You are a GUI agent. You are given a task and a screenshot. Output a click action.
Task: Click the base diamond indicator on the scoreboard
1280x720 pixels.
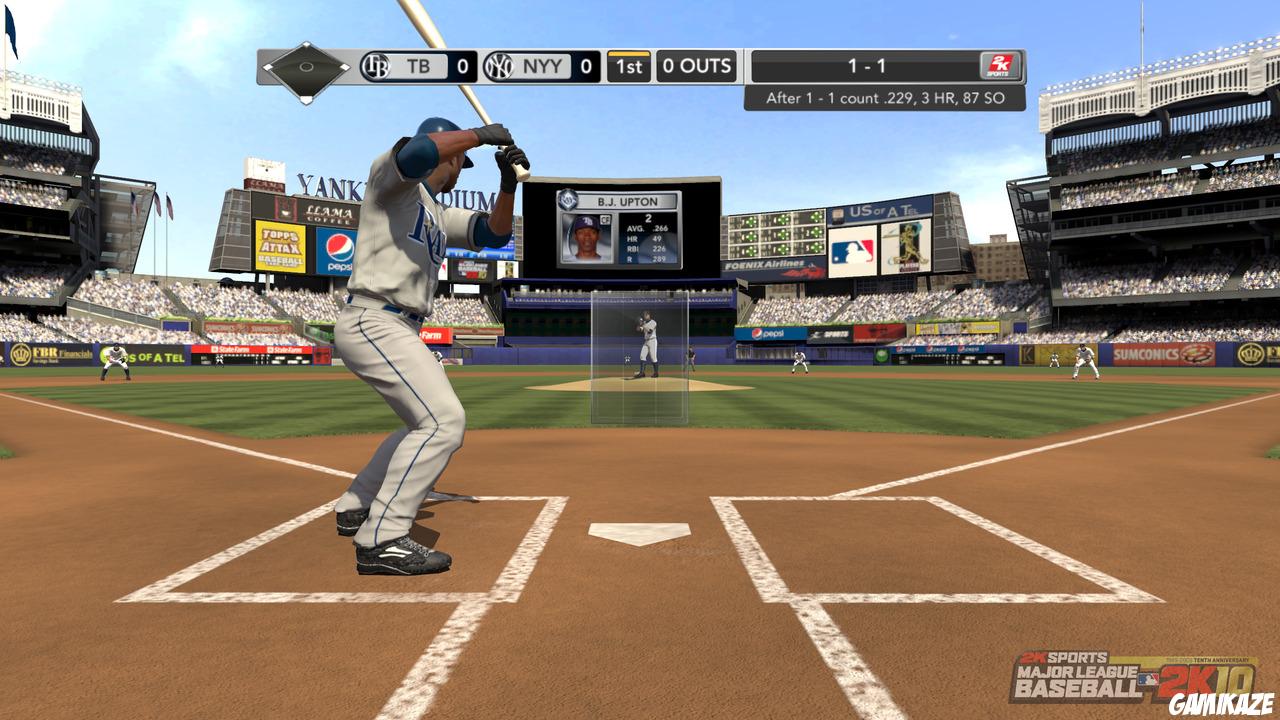pyautogui.click(x=305, y=67)
